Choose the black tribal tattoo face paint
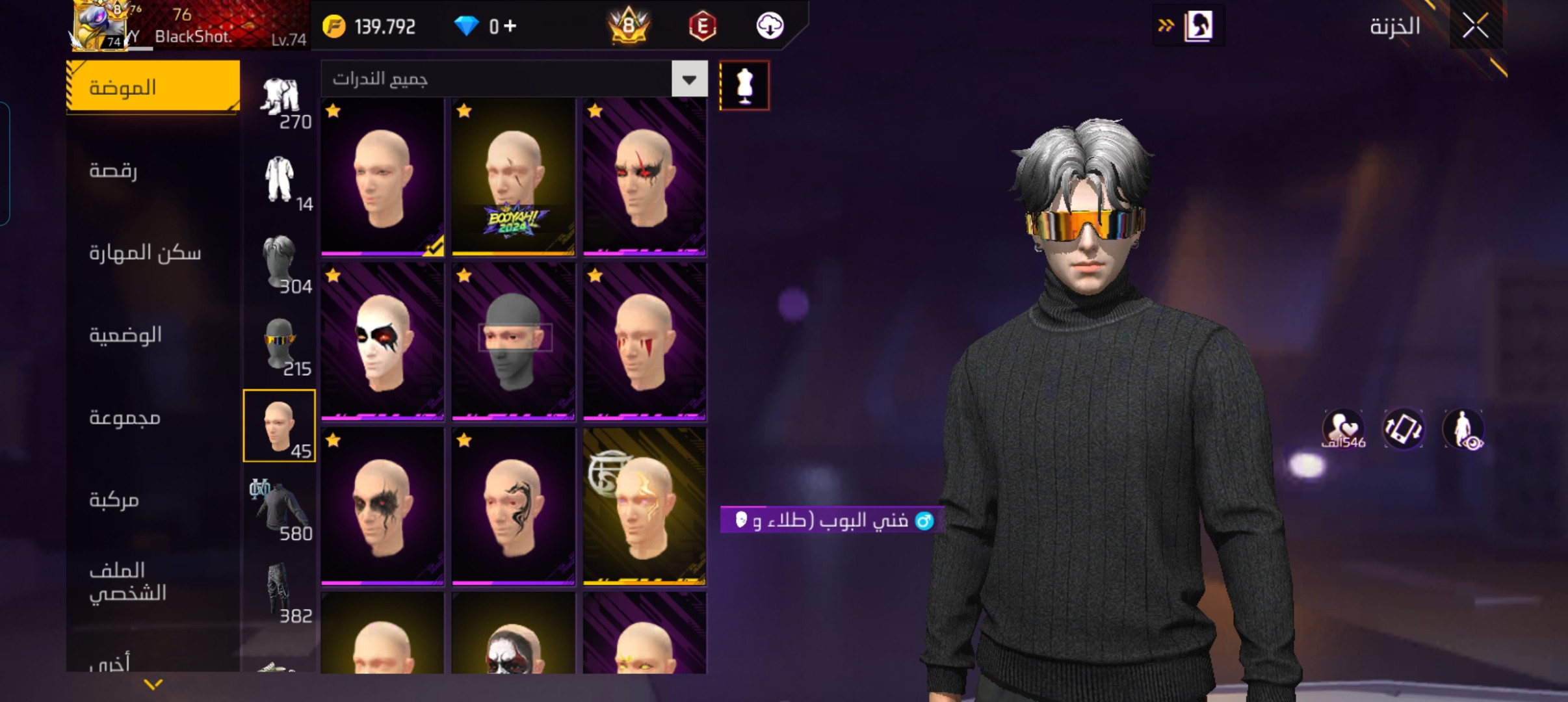 (513, 507)
